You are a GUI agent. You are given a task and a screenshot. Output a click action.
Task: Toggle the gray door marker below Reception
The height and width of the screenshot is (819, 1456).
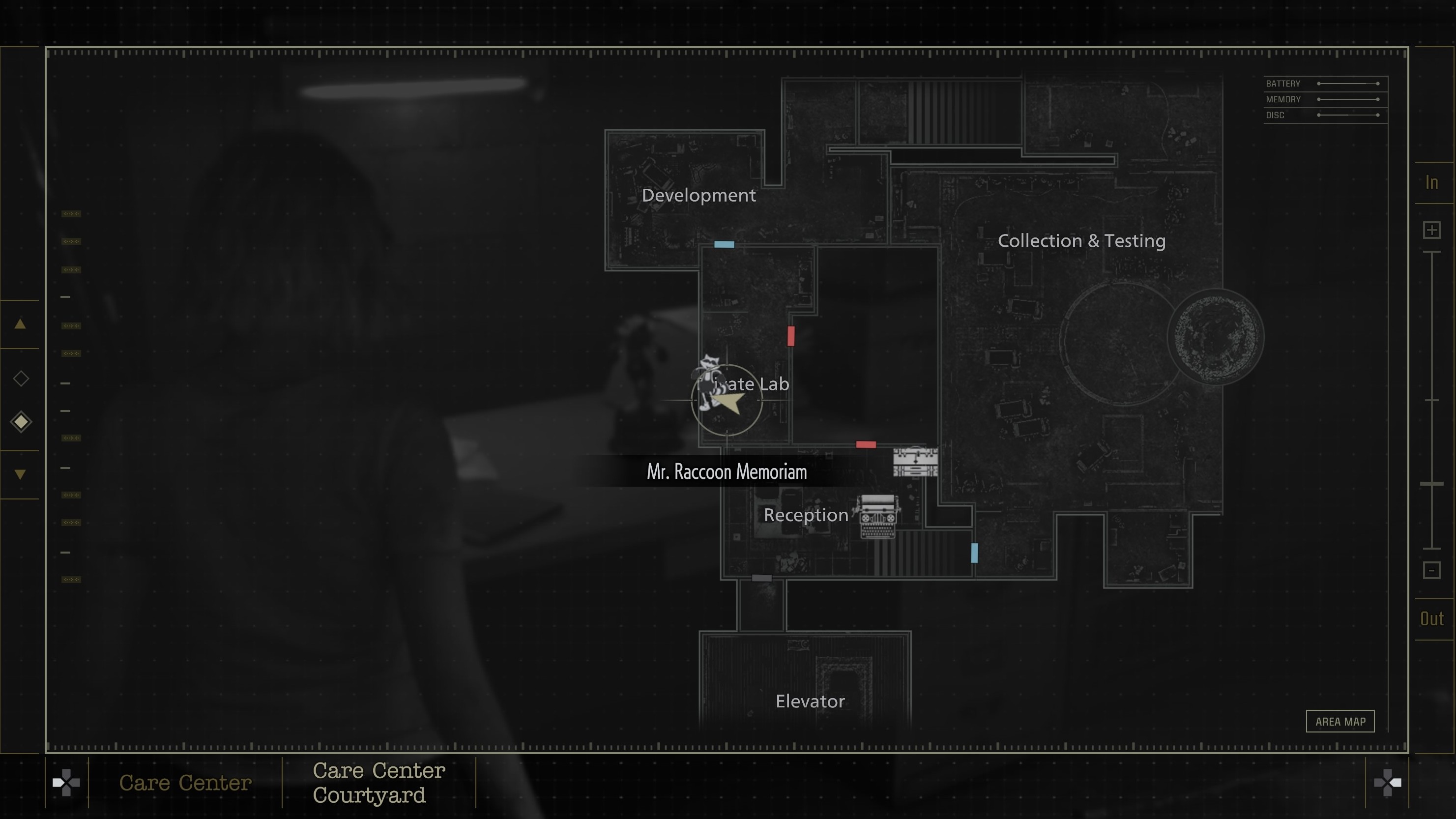(762, 578)
